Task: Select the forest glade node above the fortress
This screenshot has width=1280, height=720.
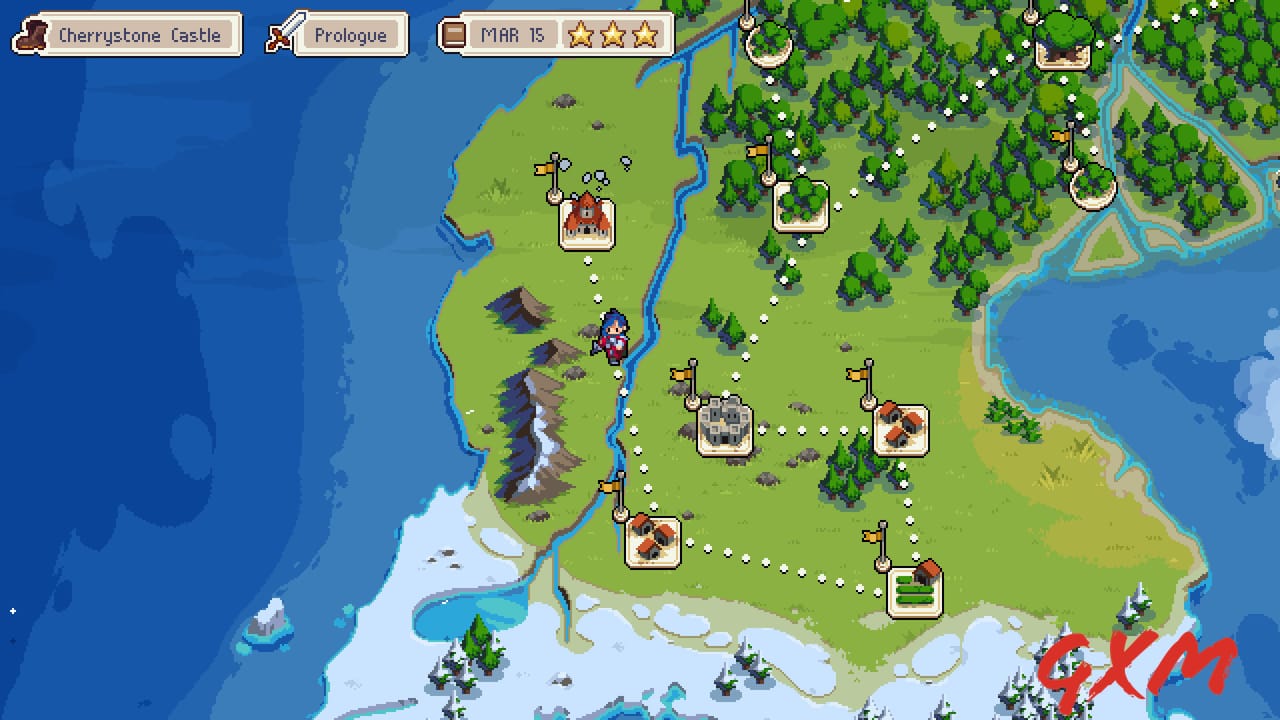Action: tap(800, 206)
